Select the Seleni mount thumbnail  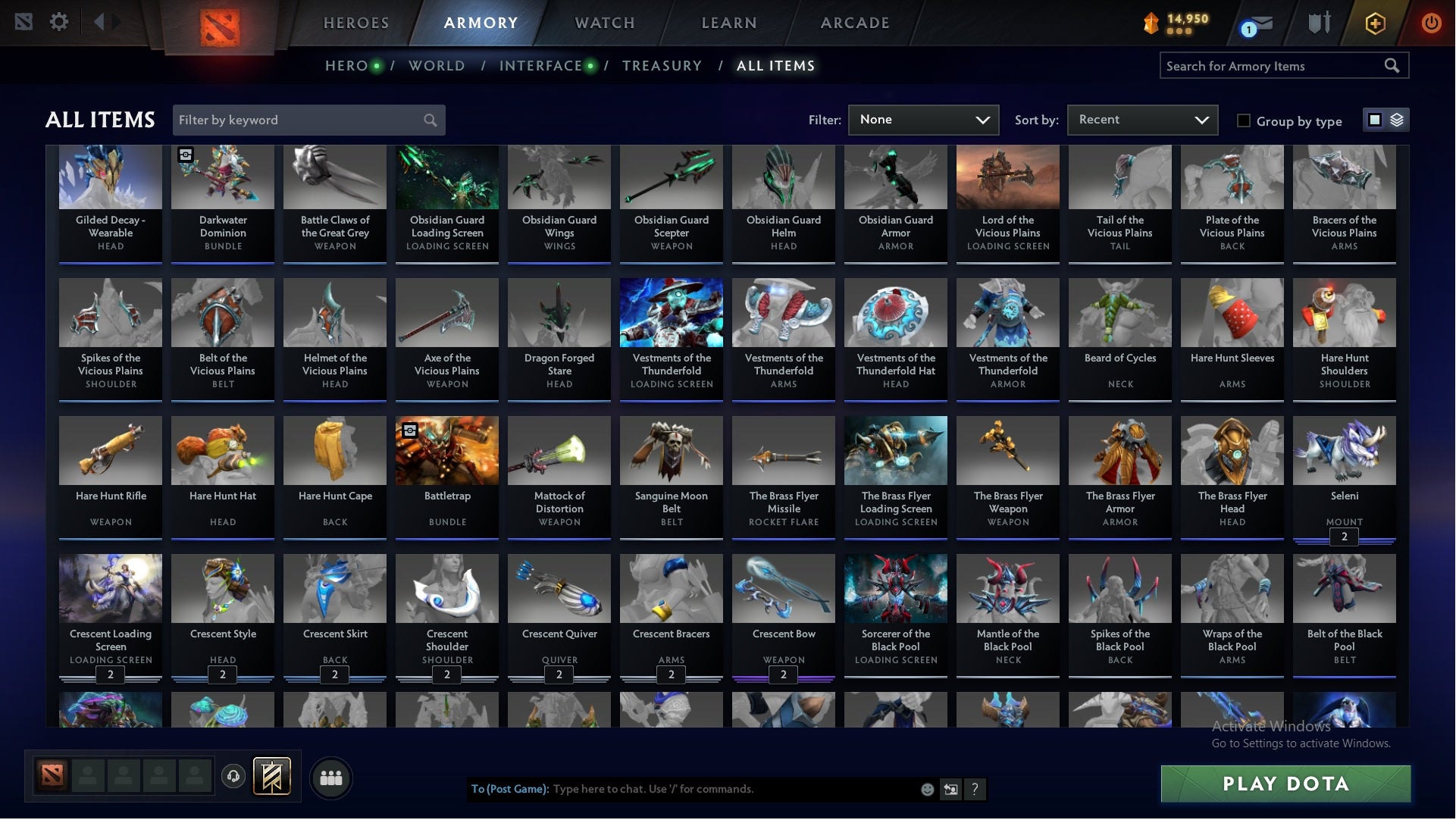(1343, 450)
